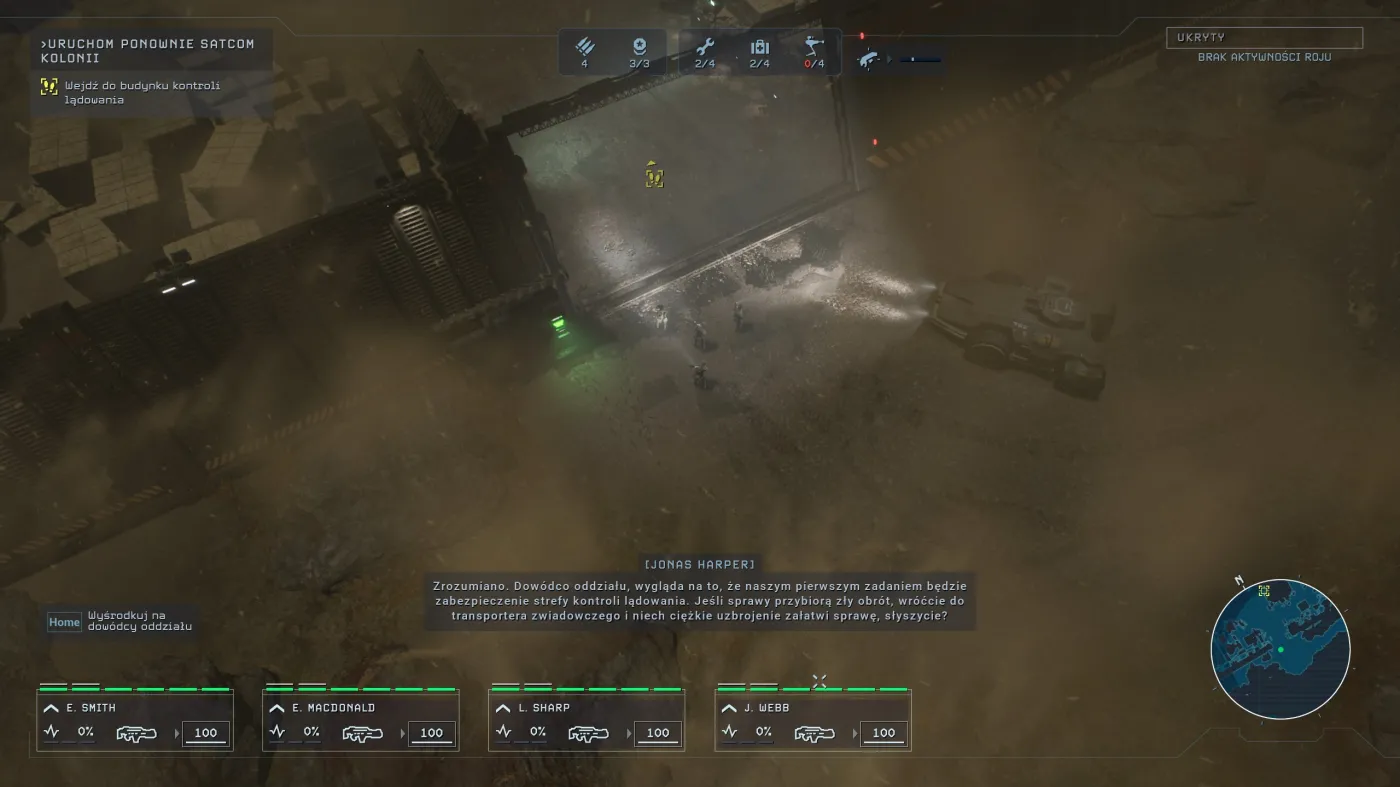Click the ammo clips icon showing 4
Viewport: 1400px width, 787px height.
pos(585,48)
